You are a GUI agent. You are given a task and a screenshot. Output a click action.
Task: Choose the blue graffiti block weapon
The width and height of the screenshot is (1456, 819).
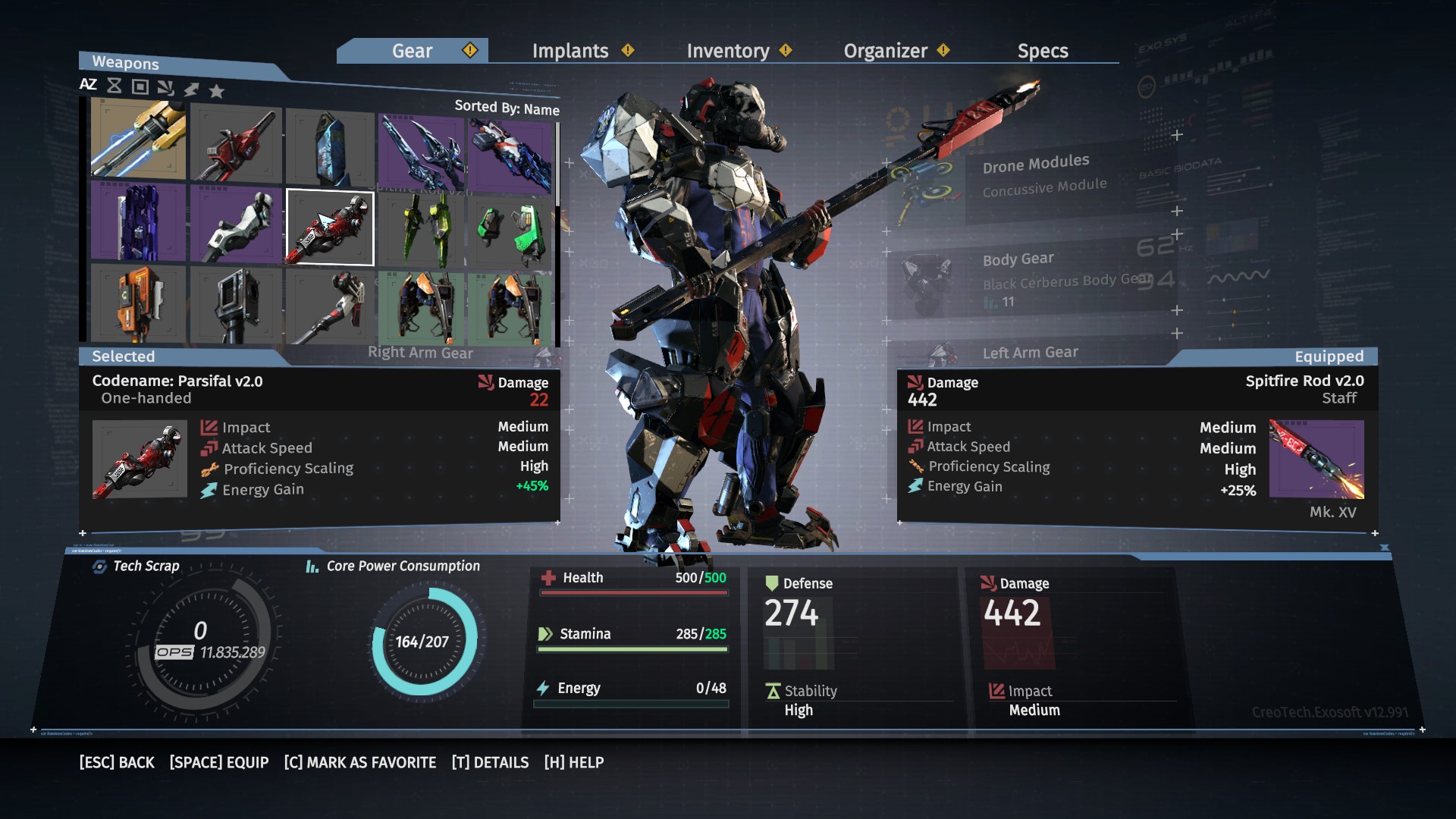(x=331, y=148)
